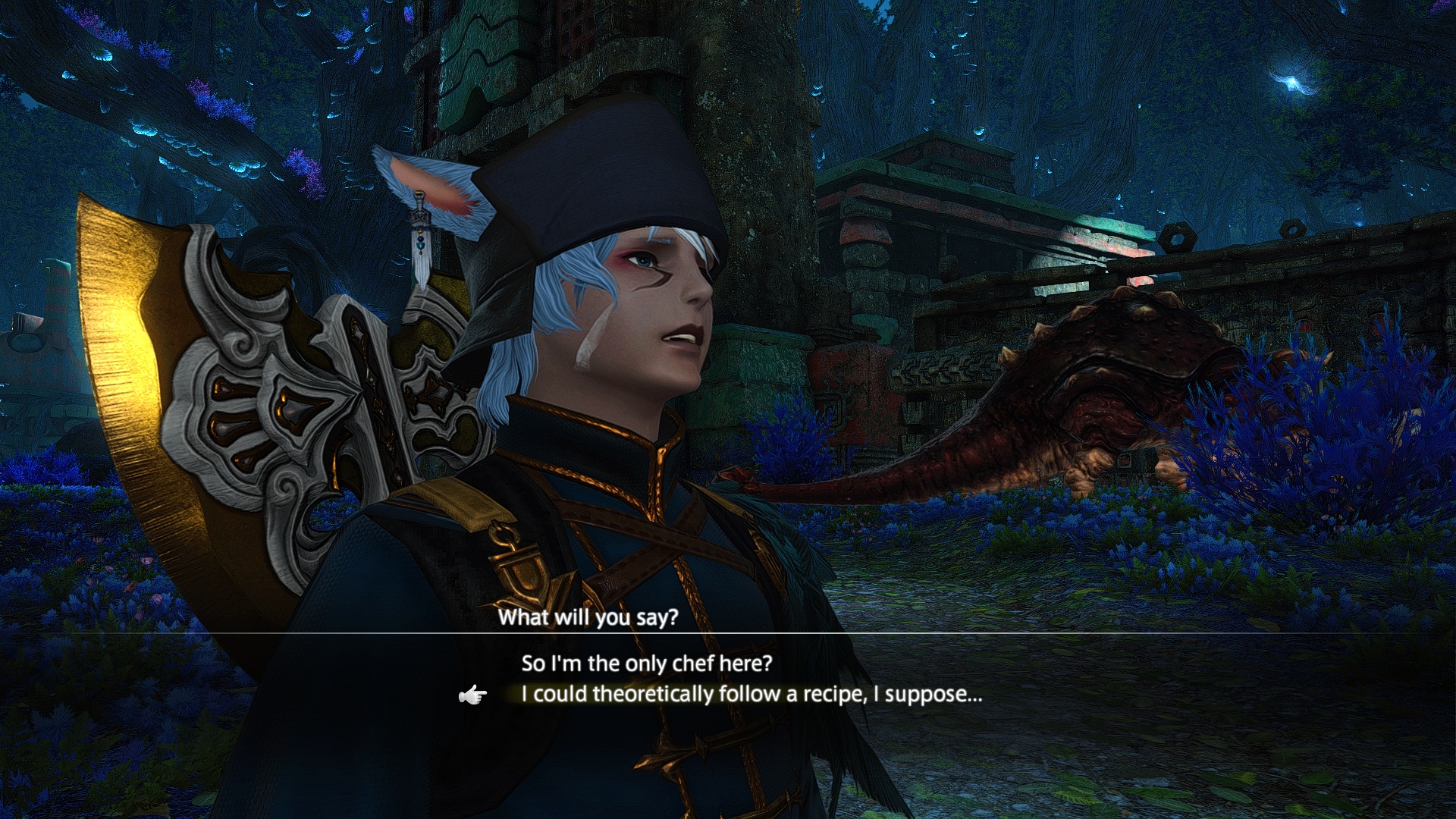Select "I could theoretically follow a recipe" reply
Viewport: 1456px width, 819px height.
tap(751, 695)
